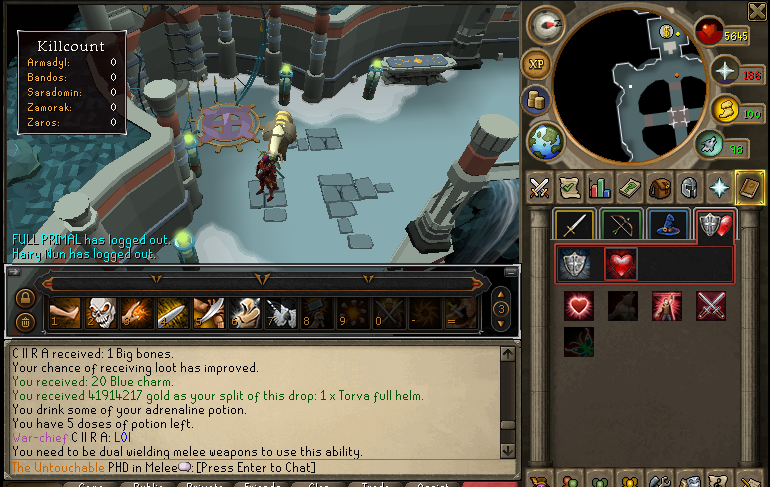The height and width of the screenshot is (487, 770).
Task: Open the money pouch coins icon
Action: tap(537, 100)
